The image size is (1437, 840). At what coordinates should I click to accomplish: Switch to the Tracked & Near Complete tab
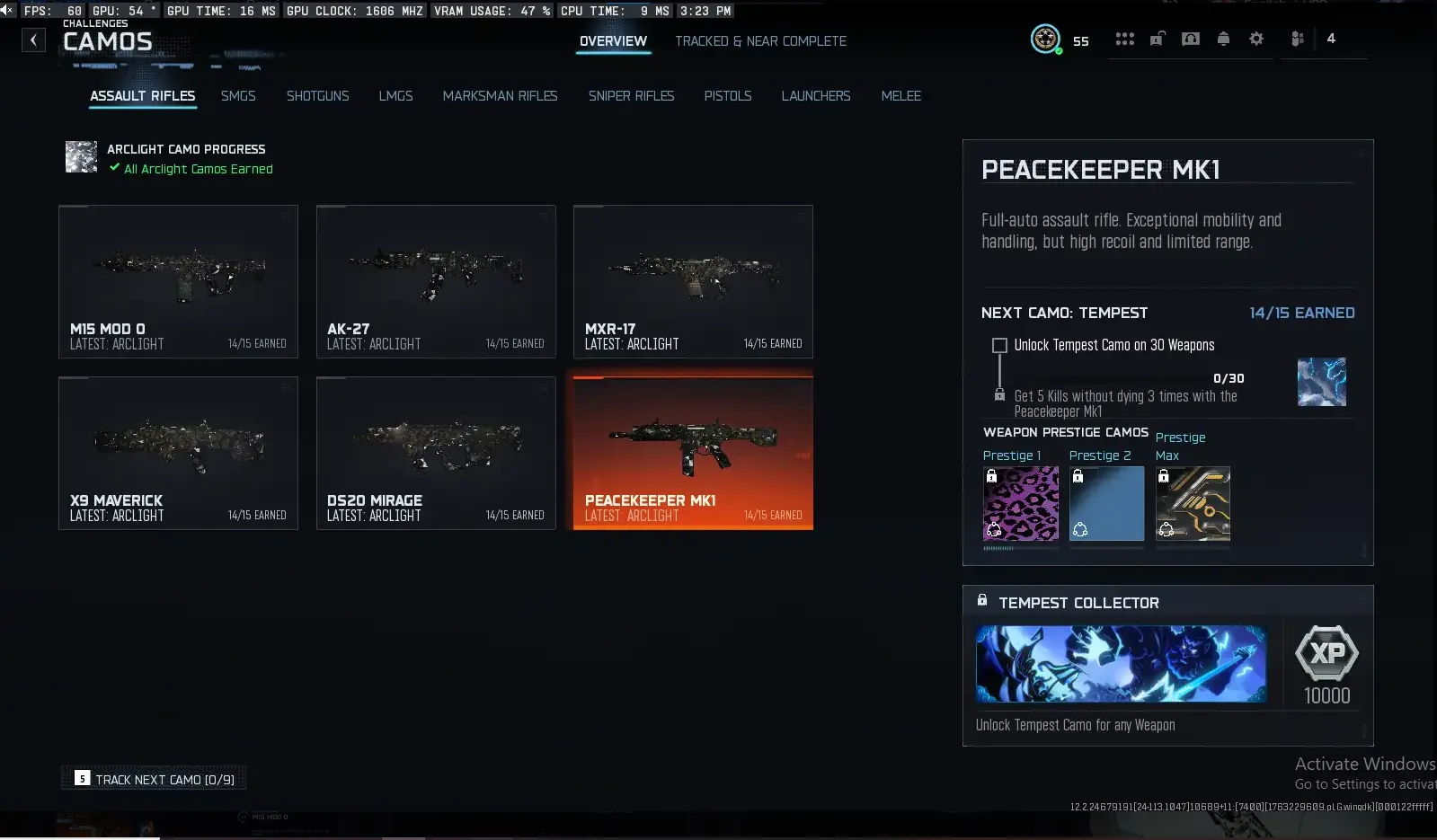[760, 40]
